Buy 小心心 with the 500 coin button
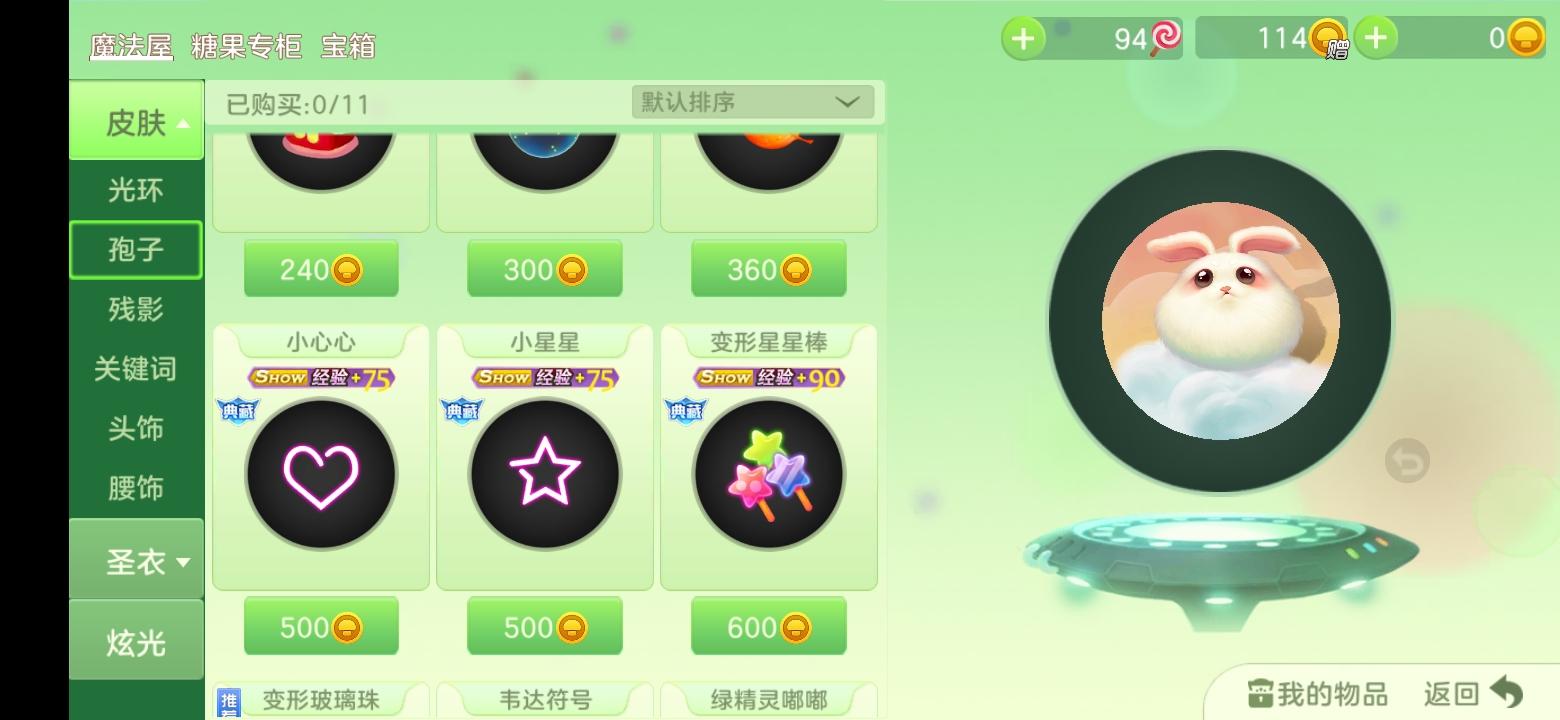 click(x=320, y=625)
